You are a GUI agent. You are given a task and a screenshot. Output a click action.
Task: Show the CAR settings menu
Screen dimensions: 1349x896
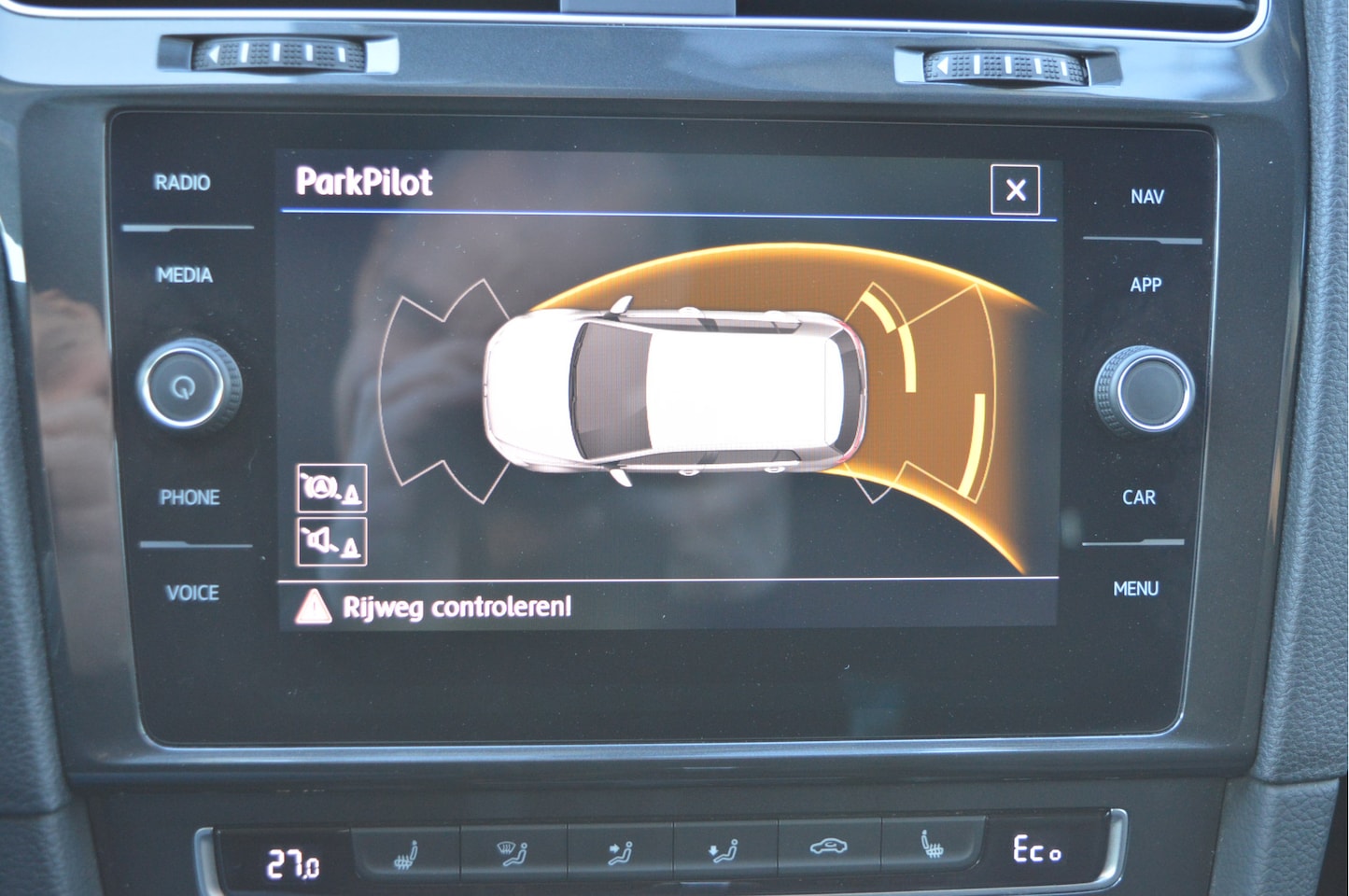(x=1139, y=497)
